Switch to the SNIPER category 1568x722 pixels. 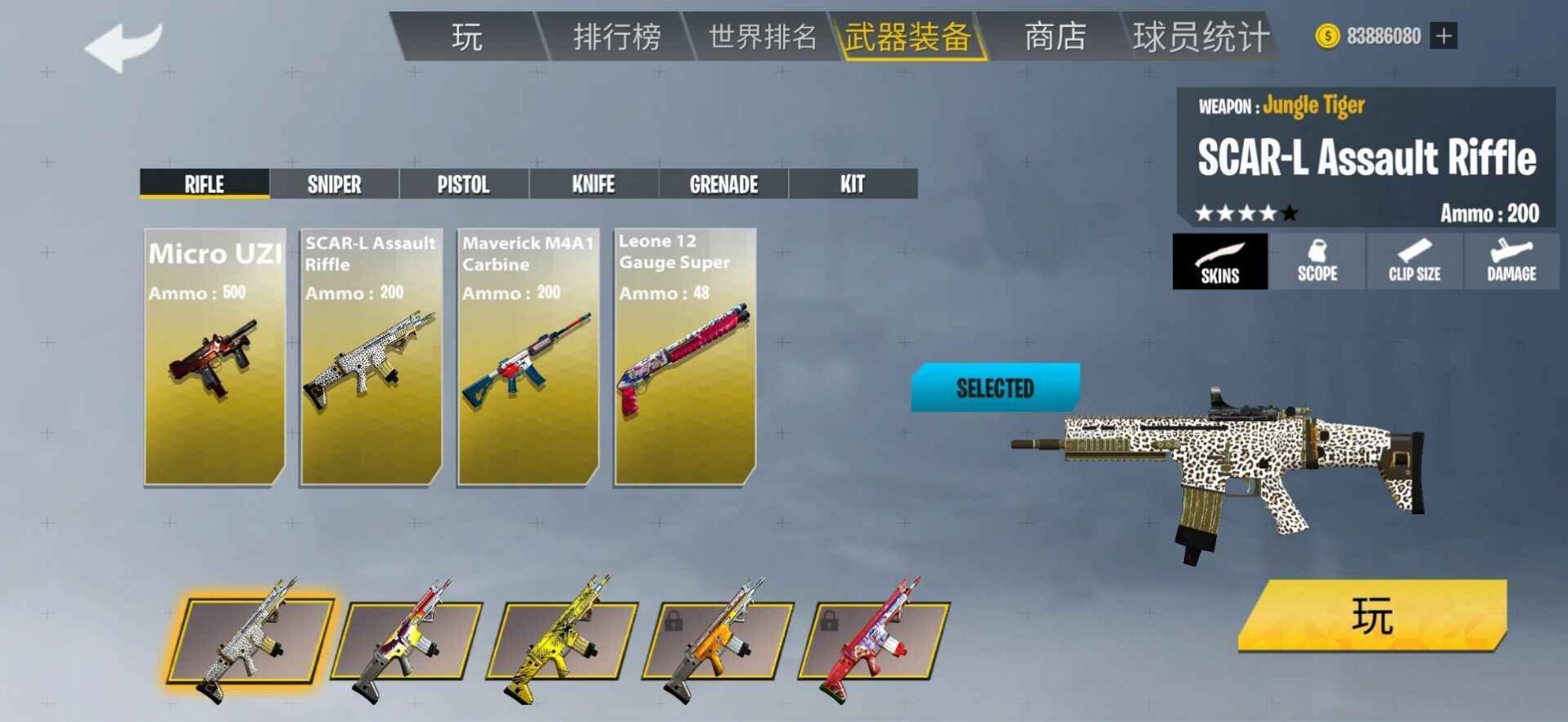point(334,184)
